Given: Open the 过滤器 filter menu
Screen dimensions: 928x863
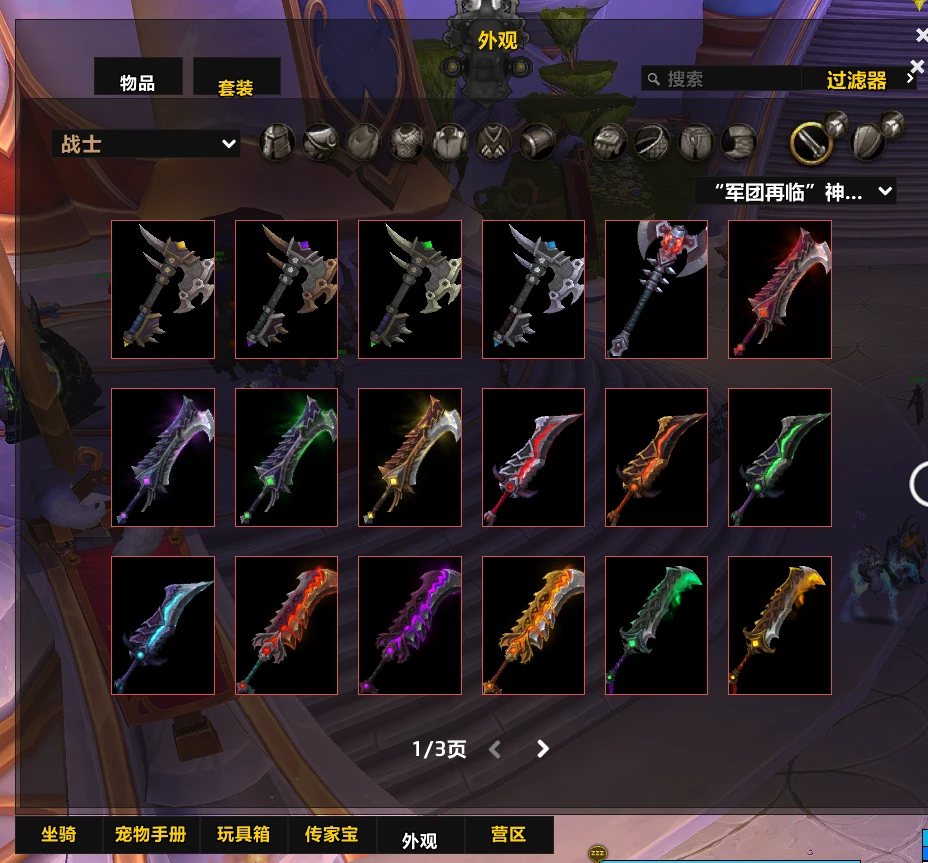Looking at the screenshot, I should (858, 79).
